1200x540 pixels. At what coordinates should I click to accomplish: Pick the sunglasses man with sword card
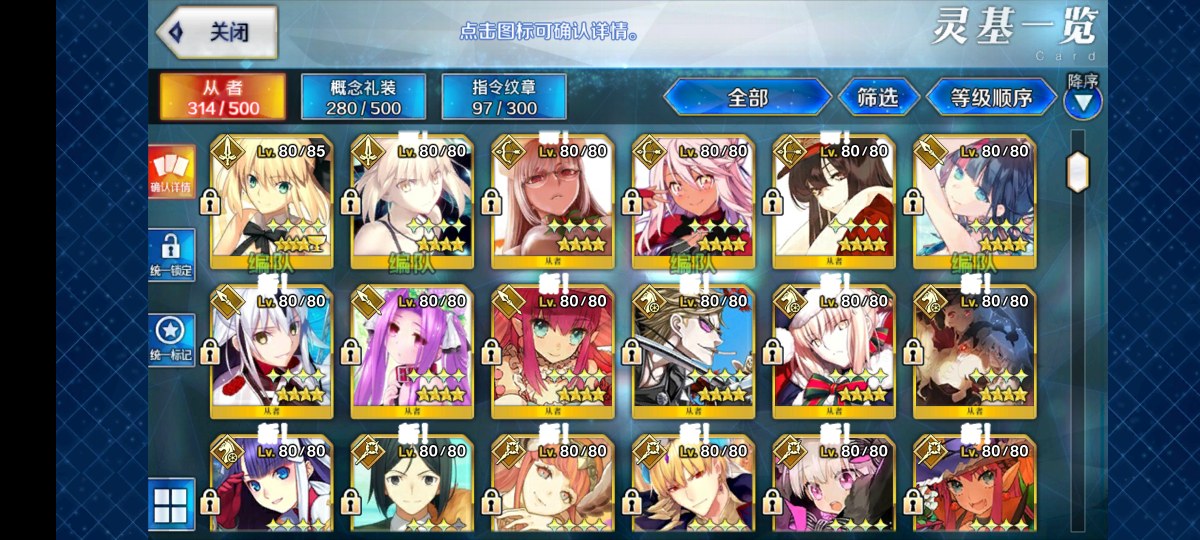pyautogui.click(x=693, y=350)
